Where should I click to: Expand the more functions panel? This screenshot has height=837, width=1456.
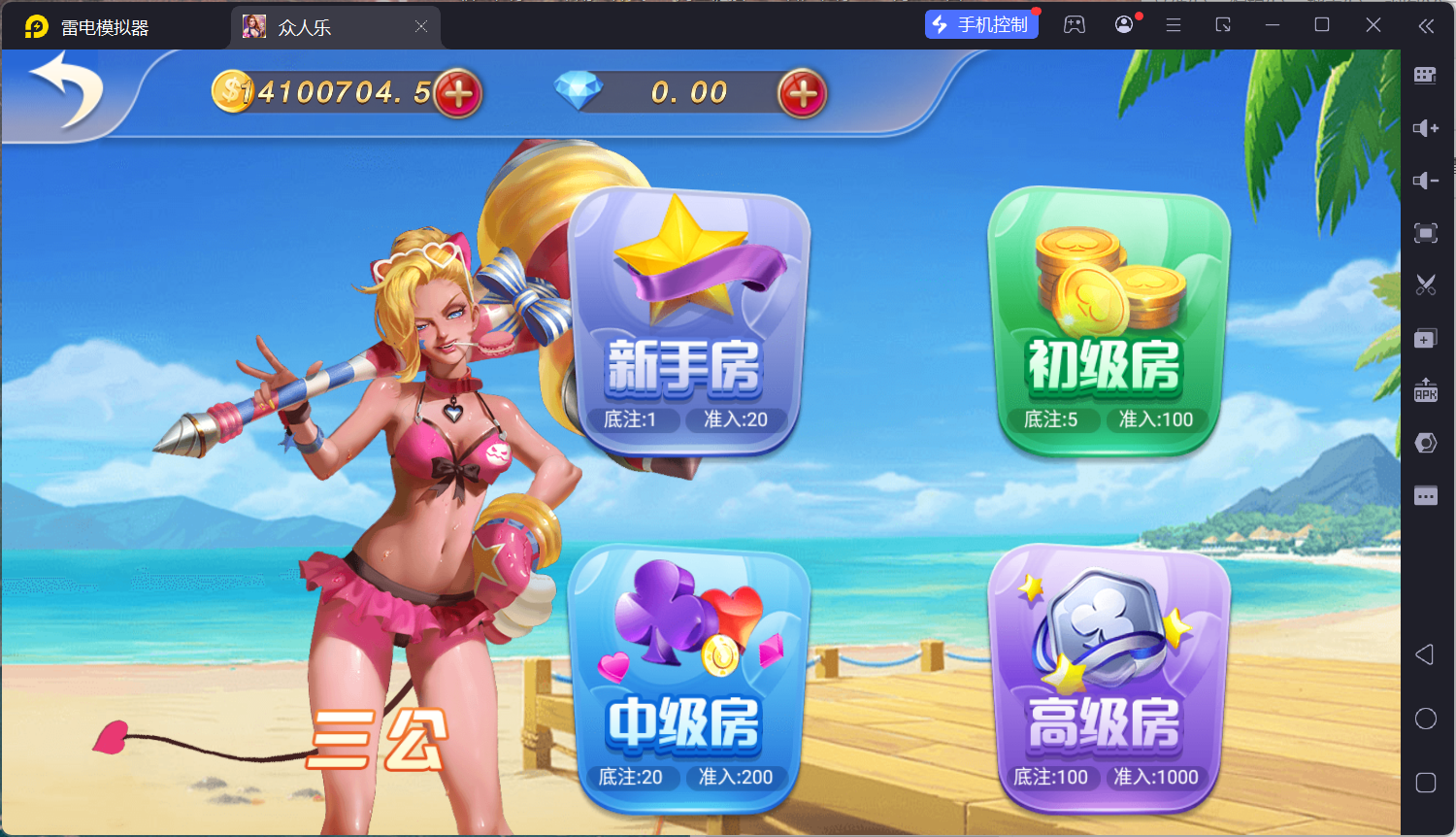pyautogui.click(x=1425, y=495)
